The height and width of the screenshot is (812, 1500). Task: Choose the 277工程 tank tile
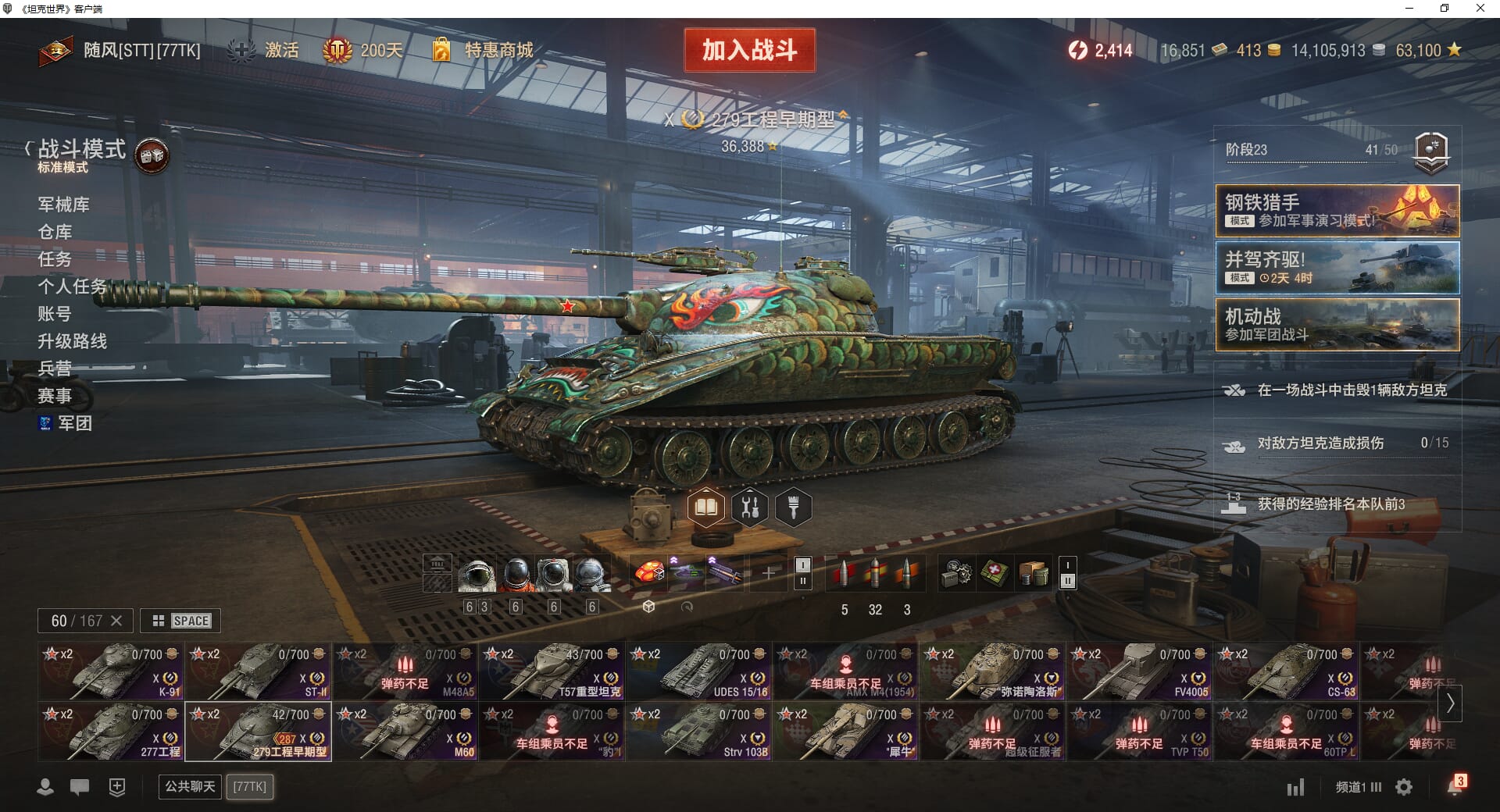[x=110, y=731]
